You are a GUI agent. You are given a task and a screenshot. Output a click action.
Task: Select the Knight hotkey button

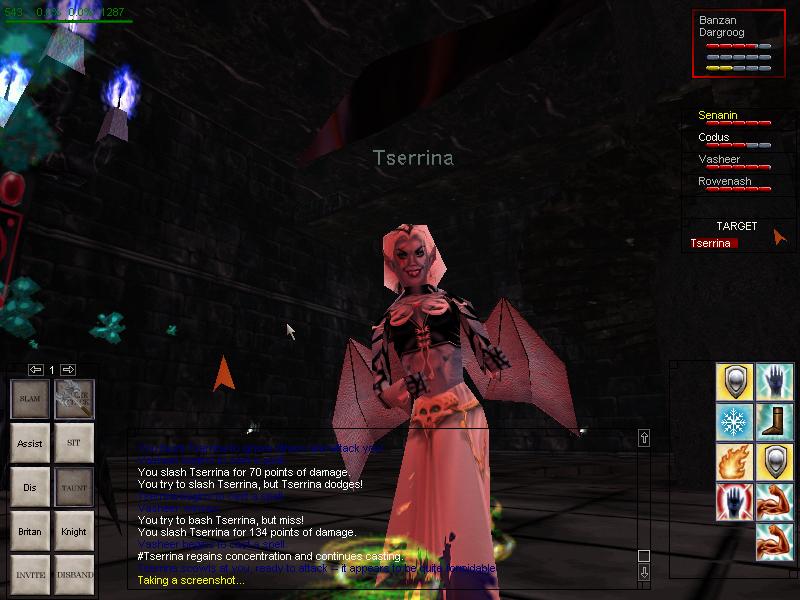pos(74,531)
